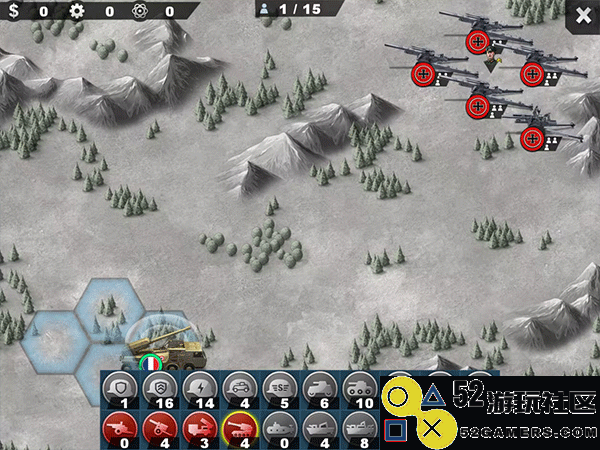Choose the dollar-sign helmet unit
Viewport: 600px width, 450px height.
click(278, 388)
